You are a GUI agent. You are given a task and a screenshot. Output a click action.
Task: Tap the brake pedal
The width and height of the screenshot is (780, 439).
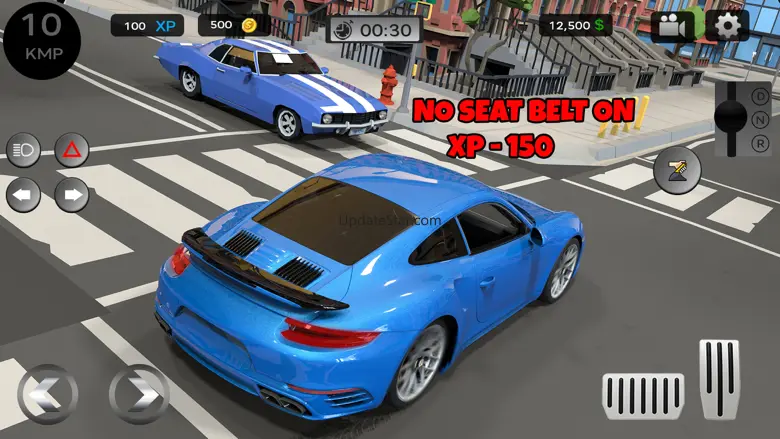pyautogui.click(x=643, y=396)
